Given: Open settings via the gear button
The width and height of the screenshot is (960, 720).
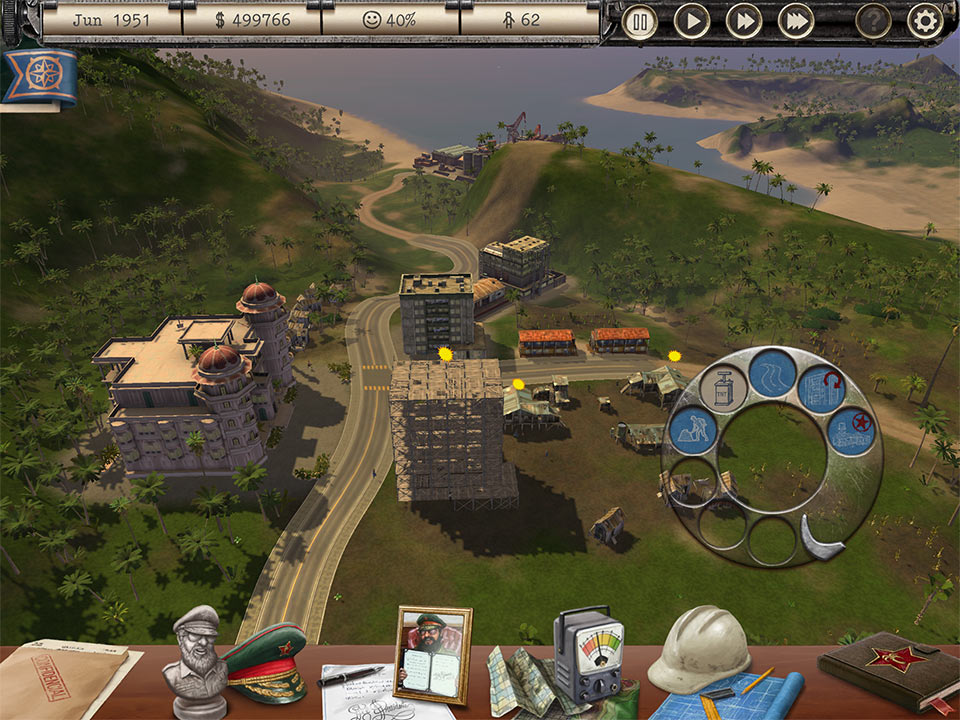Looking at the screenshot, I should pos(925,21).
